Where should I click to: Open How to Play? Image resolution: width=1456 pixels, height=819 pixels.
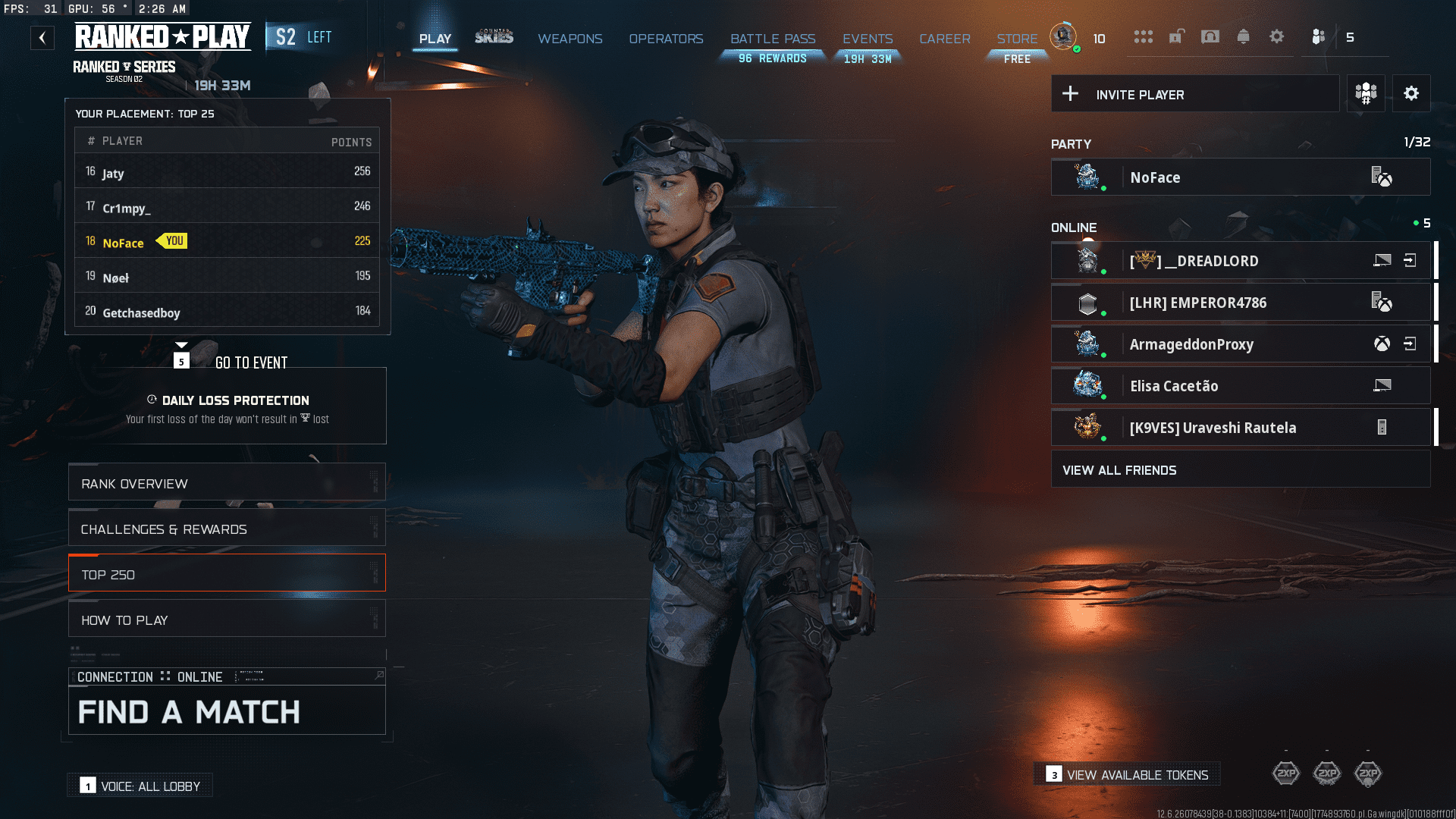(x=227, y=620)
